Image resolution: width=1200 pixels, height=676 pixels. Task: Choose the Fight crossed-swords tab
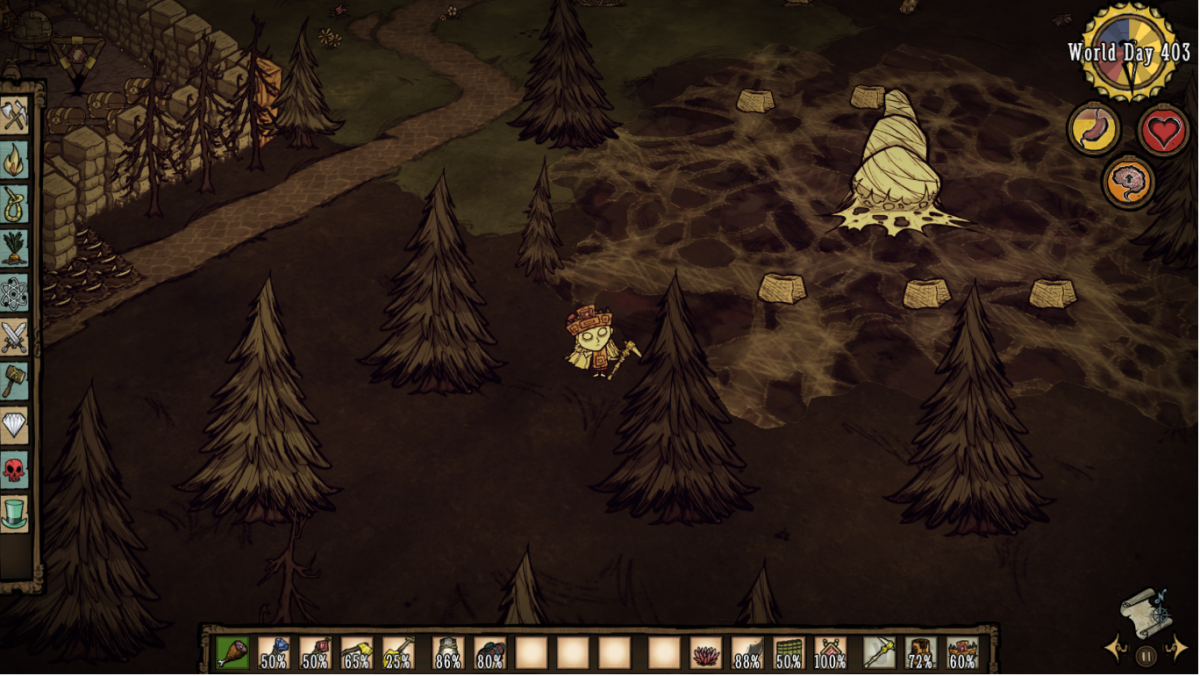coord(14,338)
